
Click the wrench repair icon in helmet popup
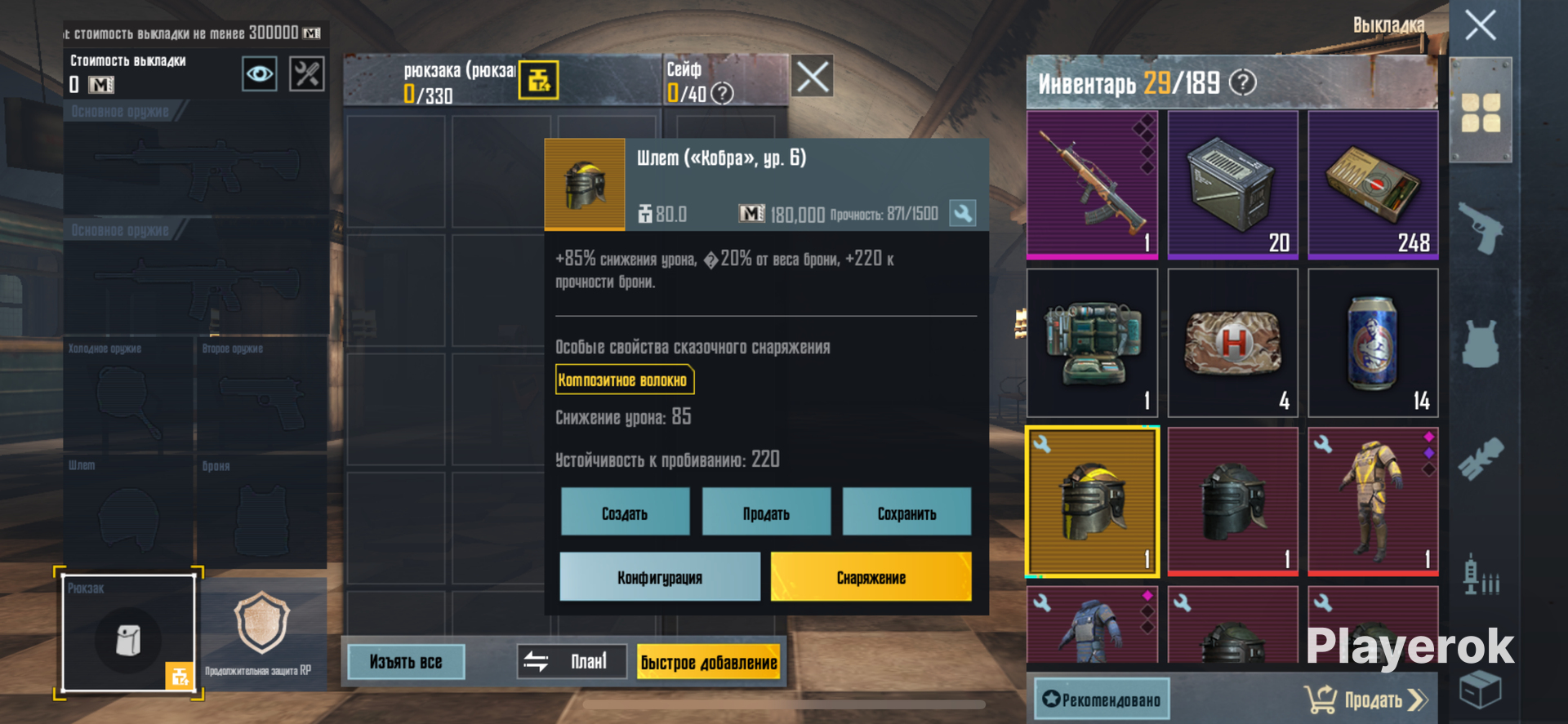[x=964, y=212]
